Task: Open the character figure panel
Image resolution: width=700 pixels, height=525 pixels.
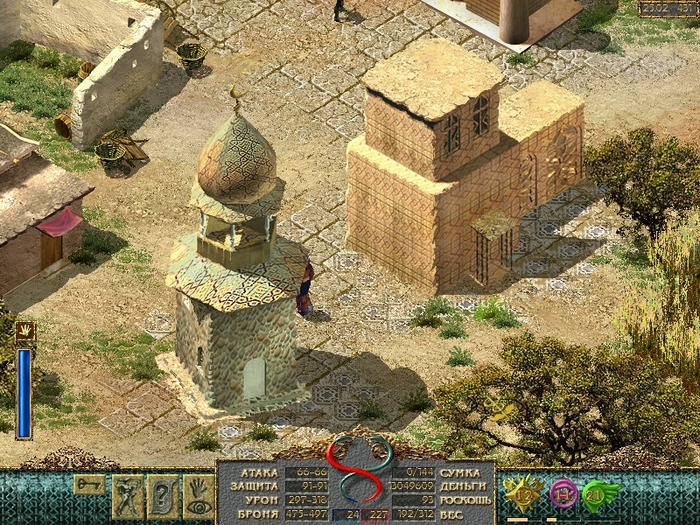Action: pos(128,495)
